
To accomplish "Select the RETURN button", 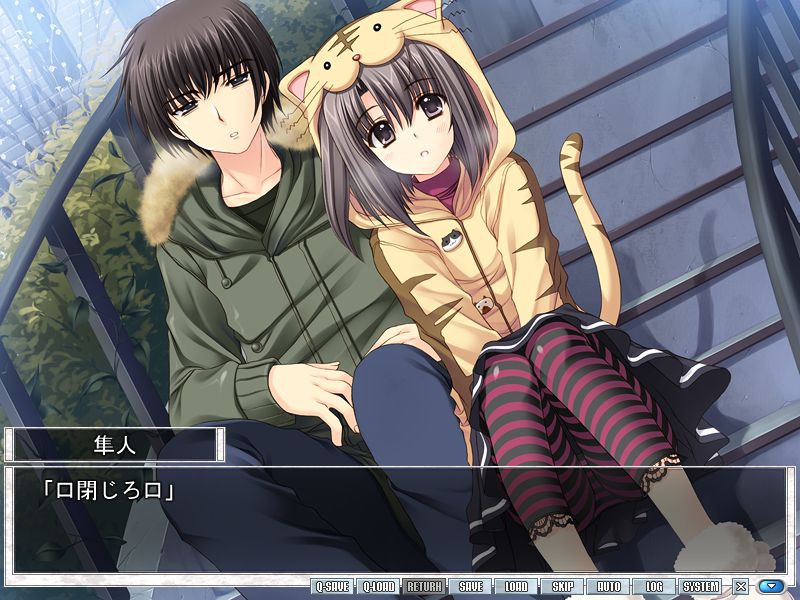I will [425, 586].
